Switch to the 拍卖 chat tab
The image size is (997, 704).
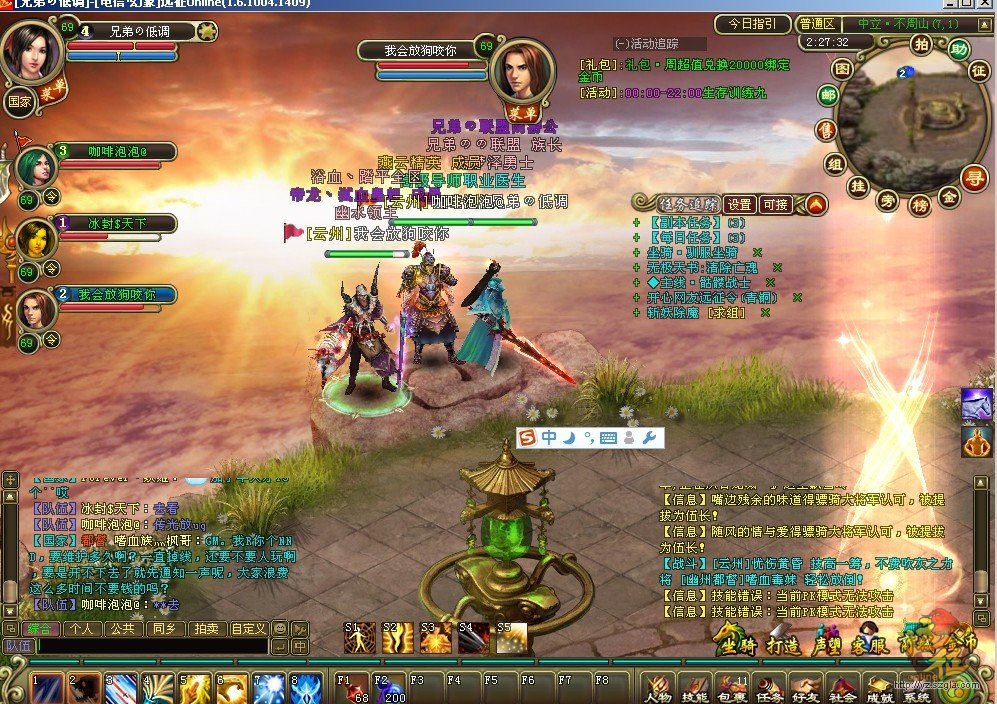pos(207,629)
